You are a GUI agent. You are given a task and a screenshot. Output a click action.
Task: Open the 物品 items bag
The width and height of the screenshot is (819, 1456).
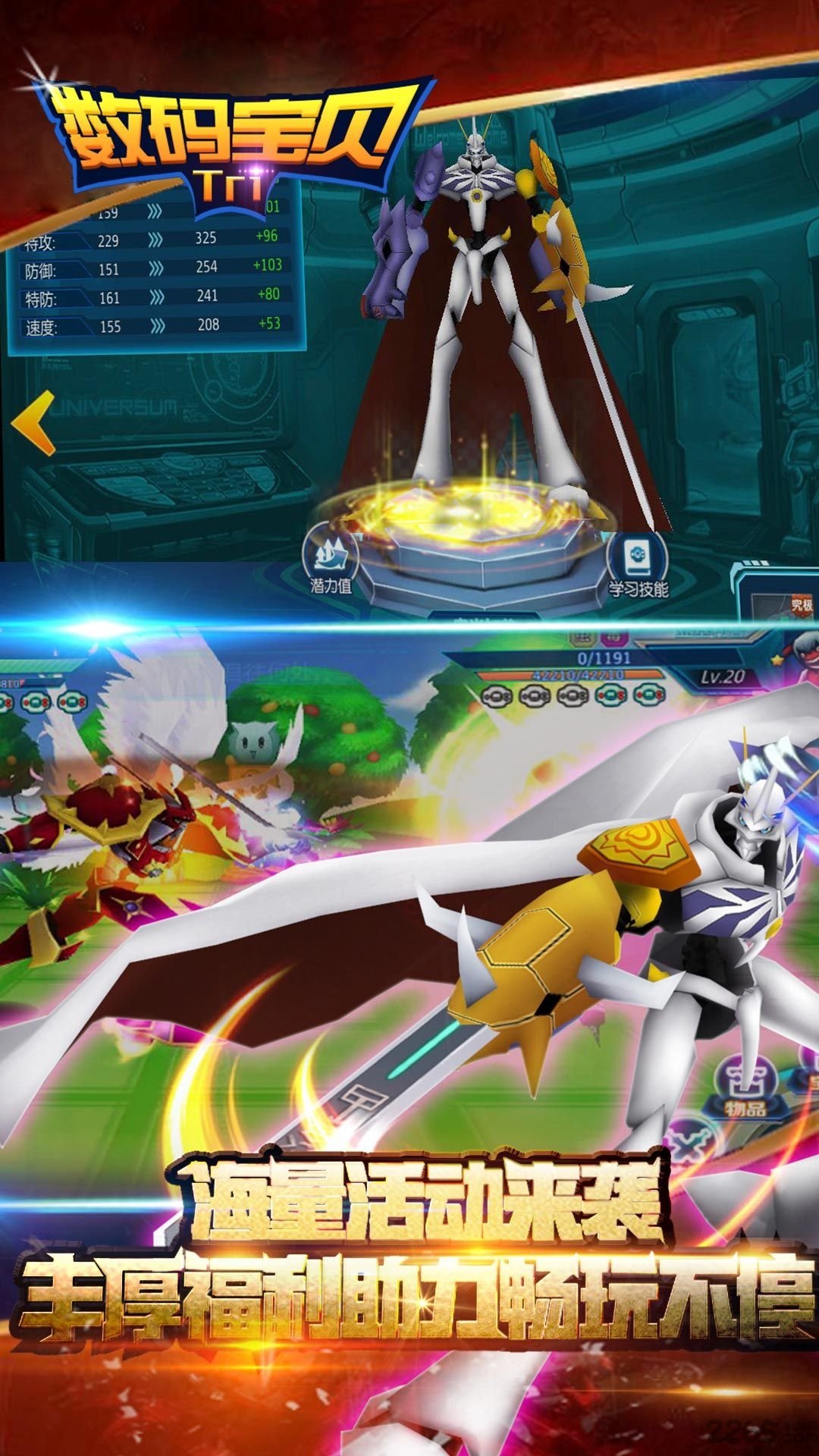click(744, 1085)
